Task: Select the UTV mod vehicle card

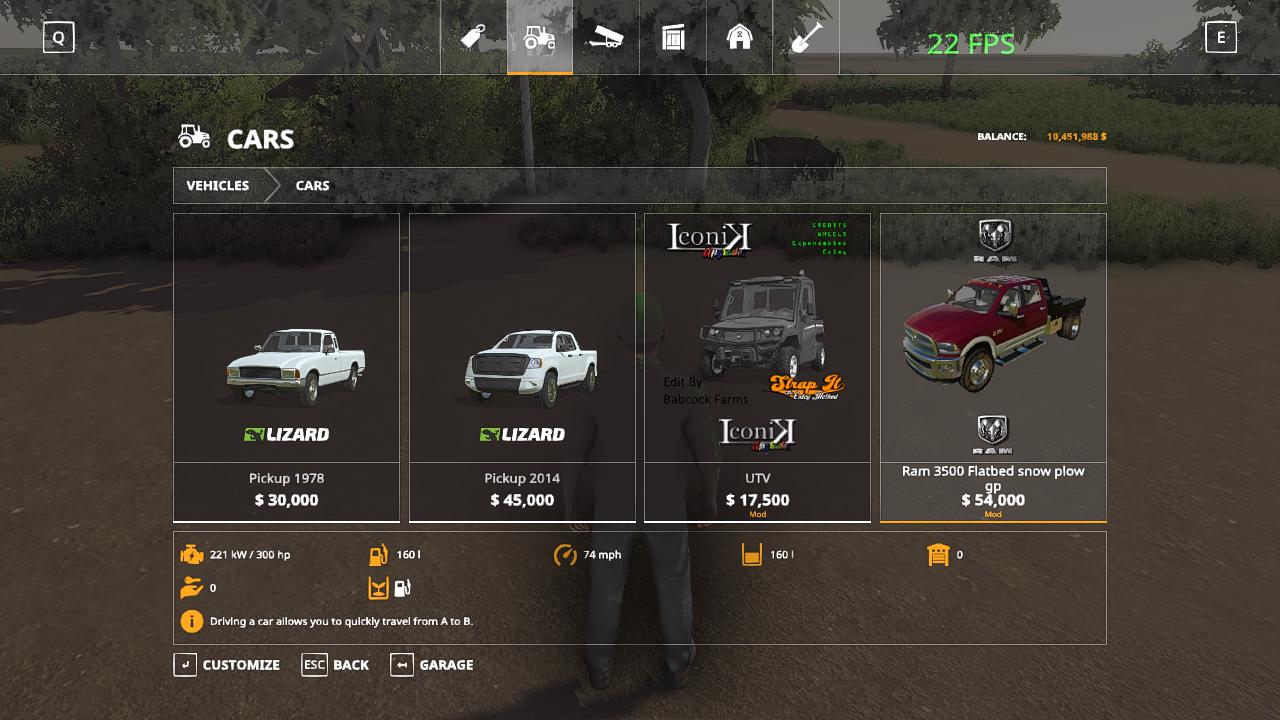Action: coord(757,367)
